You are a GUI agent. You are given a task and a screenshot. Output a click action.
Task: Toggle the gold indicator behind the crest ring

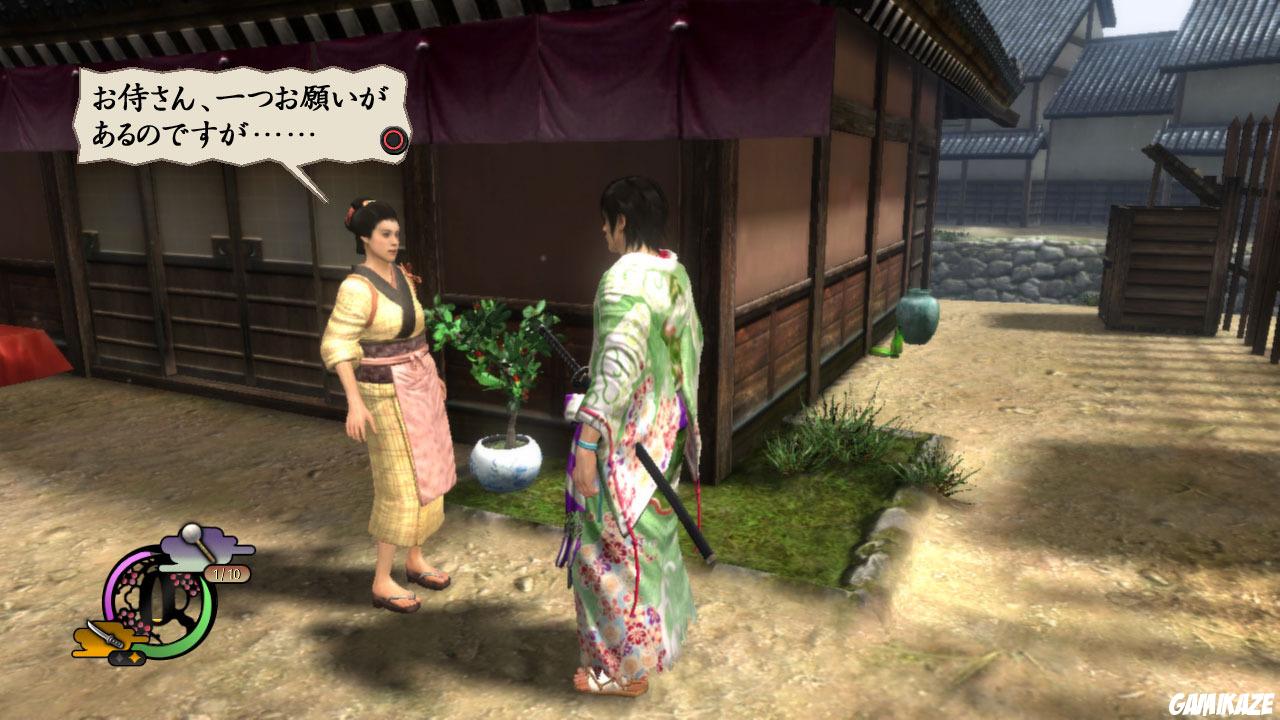tap(158, 620)
